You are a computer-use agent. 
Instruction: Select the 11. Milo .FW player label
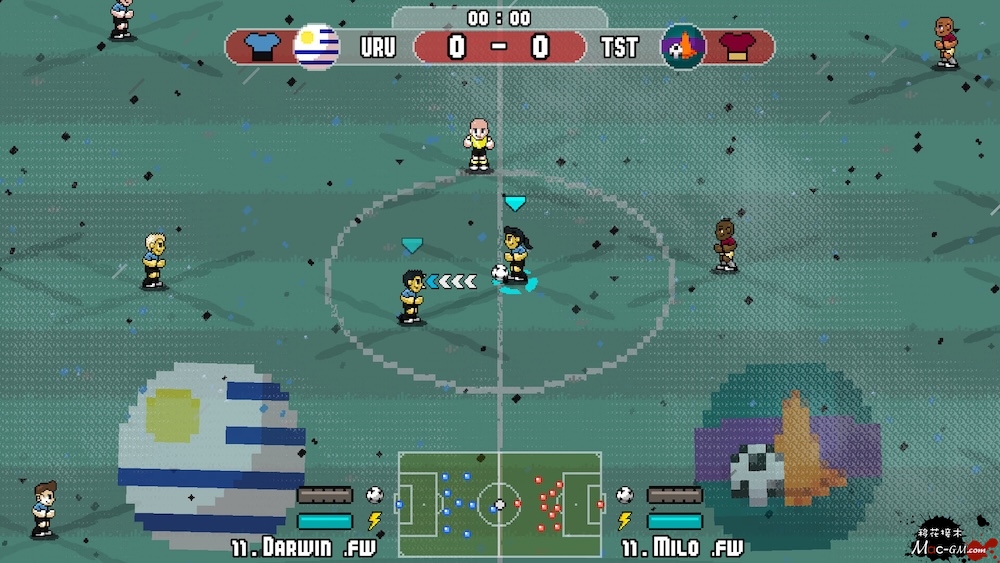(x=682, y=548)
